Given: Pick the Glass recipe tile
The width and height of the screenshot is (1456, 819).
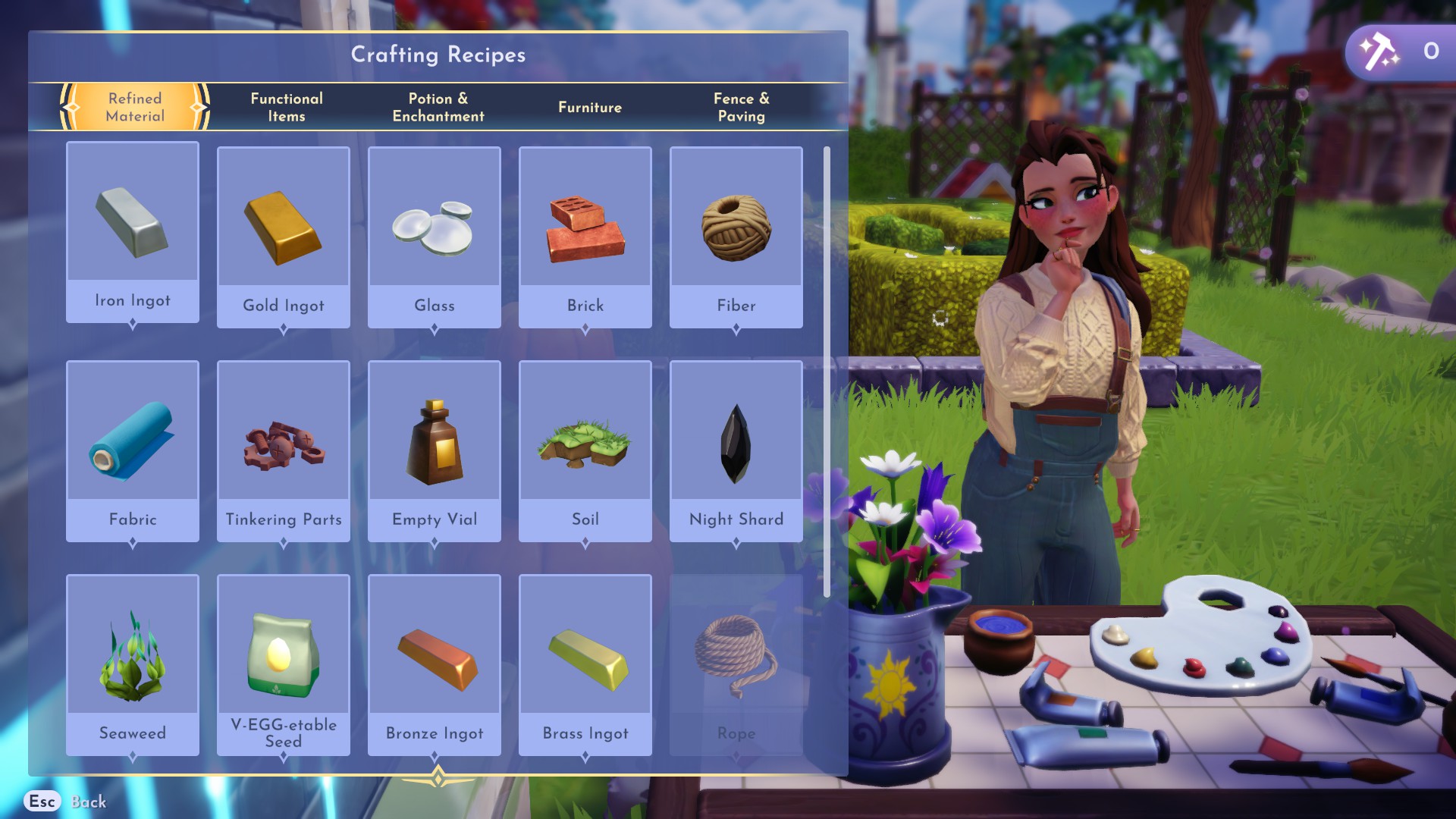Looking at the screenshot, I should pyautogui.click(x=435, y=237).
